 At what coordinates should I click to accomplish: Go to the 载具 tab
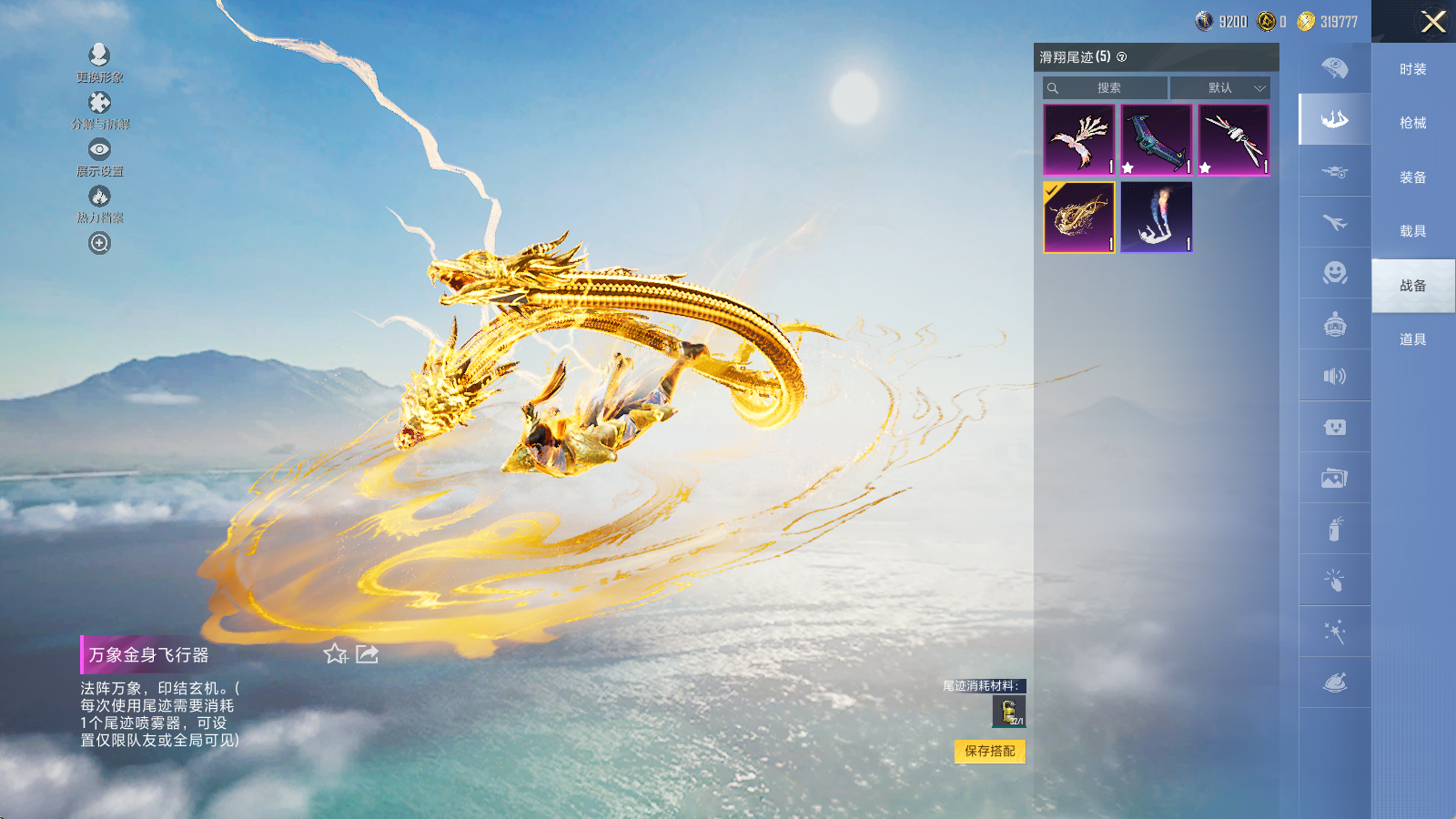pos(1412,231)
